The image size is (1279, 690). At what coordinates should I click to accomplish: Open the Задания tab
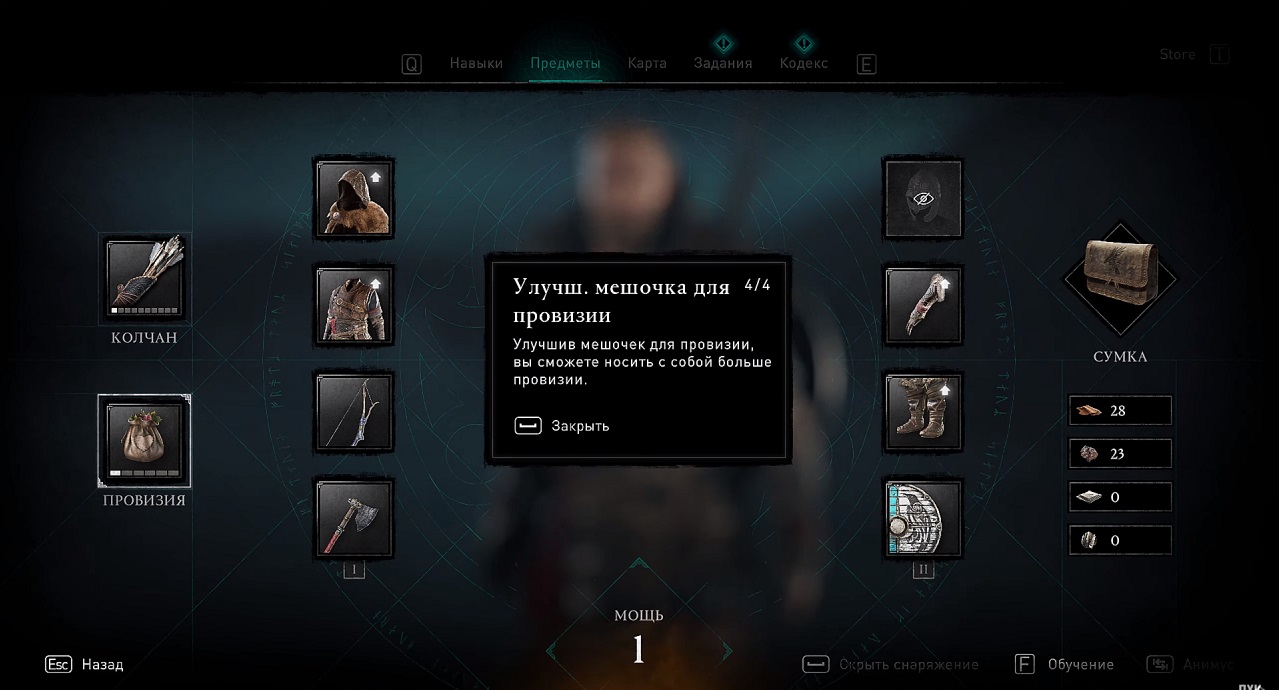pyautogui.click(x=723, y=63)
